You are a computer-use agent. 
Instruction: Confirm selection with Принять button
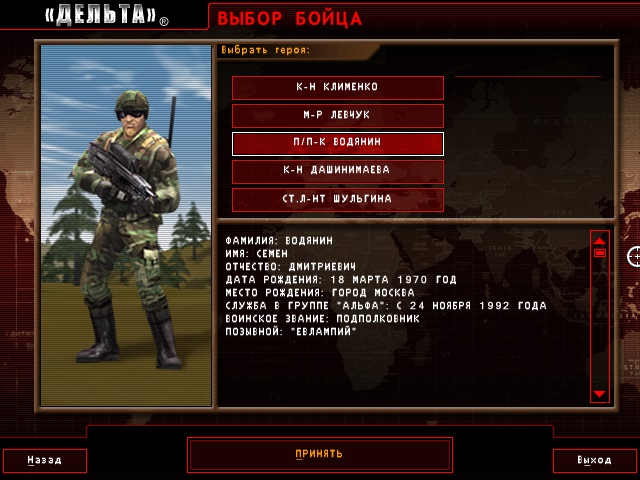(x=319, y=454)
